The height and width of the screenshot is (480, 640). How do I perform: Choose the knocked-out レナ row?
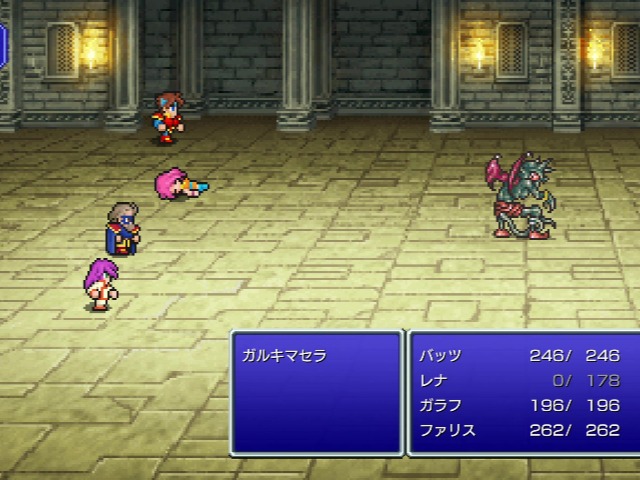pyautogui.click(x=432, y=380)
